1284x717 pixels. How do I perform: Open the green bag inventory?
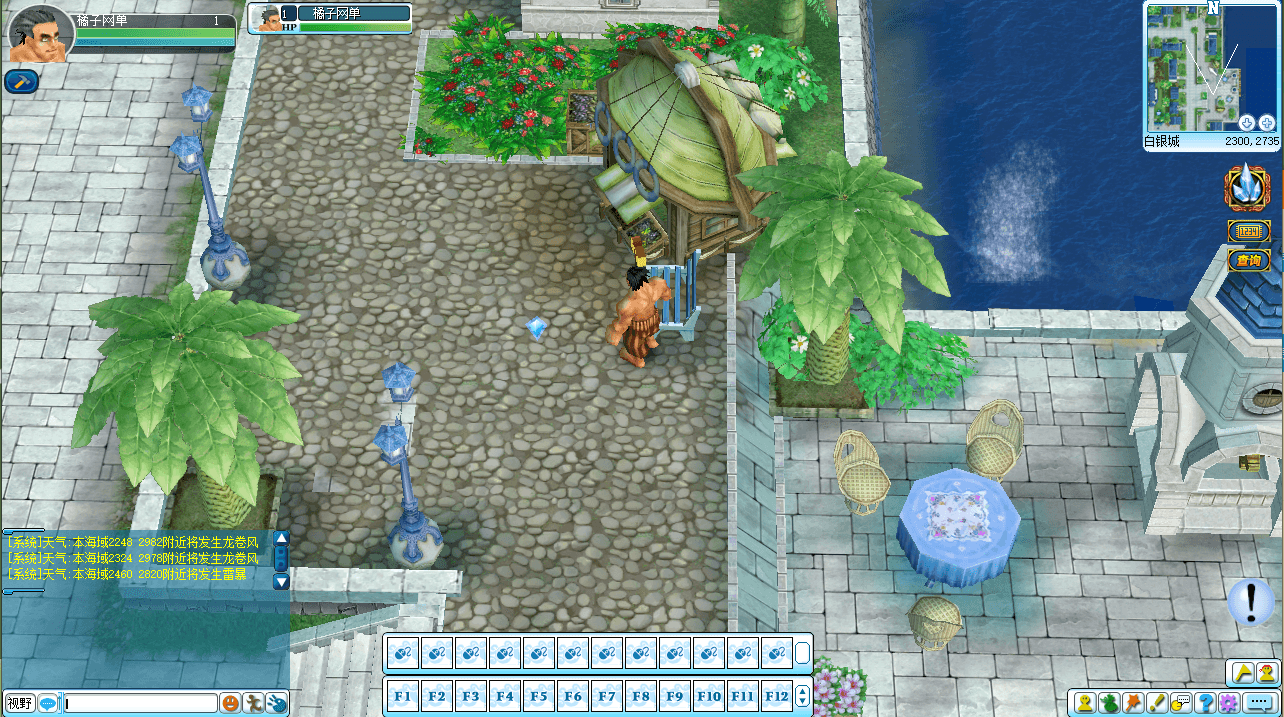(1109, 703)
